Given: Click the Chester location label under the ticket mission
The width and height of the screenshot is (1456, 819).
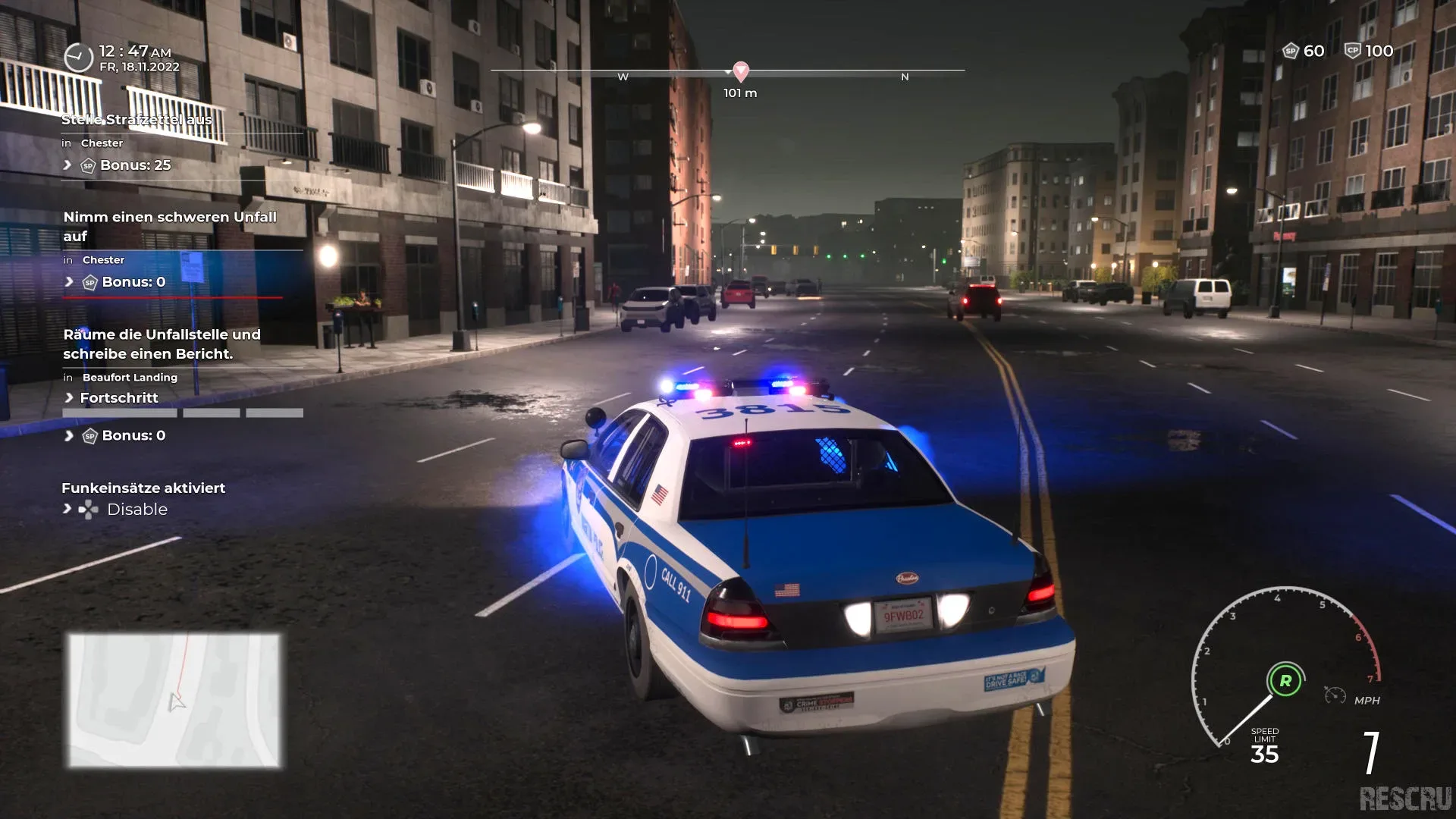Looking at the screenshot, I should (102, 143).
